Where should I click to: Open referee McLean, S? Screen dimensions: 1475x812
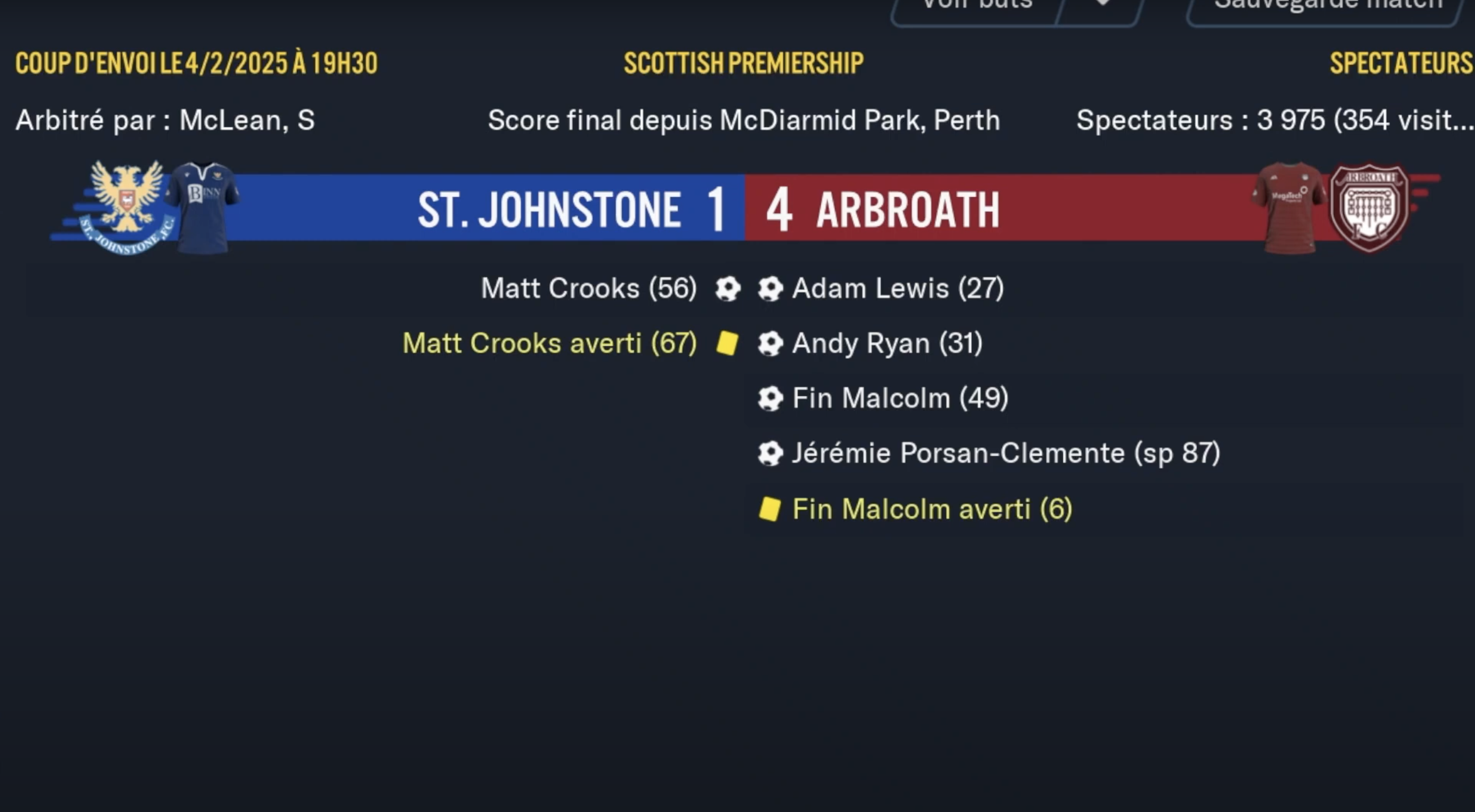coord(247,120)
